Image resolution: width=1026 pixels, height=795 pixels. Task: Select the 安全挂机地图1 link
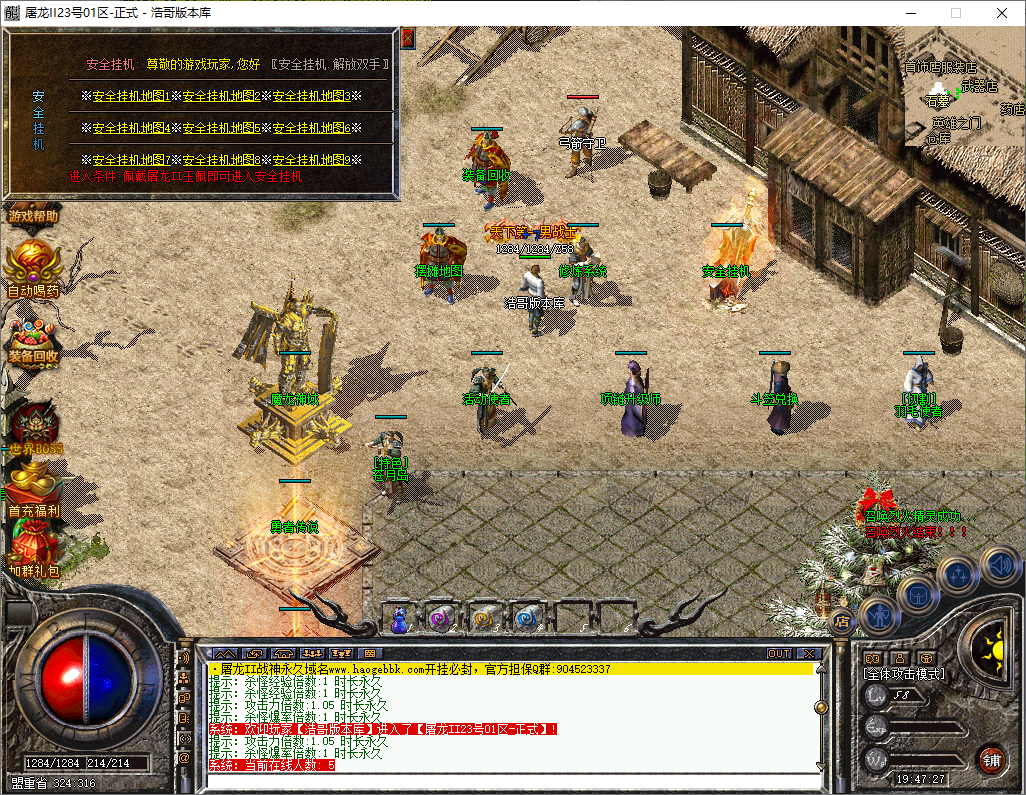pos(131,97)
